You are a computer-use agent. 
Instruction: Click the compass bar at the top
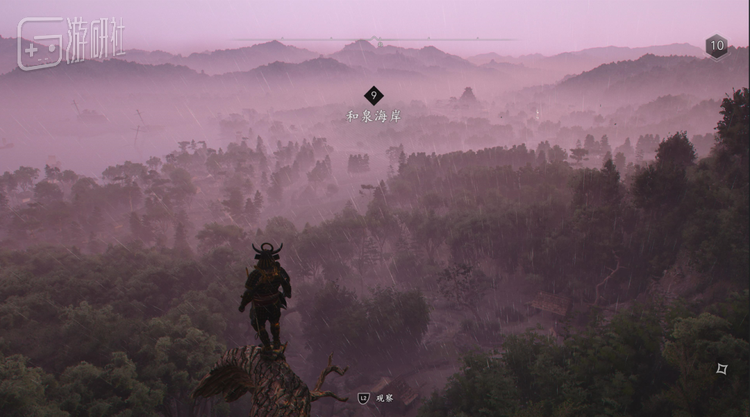[x=375, y=41]
